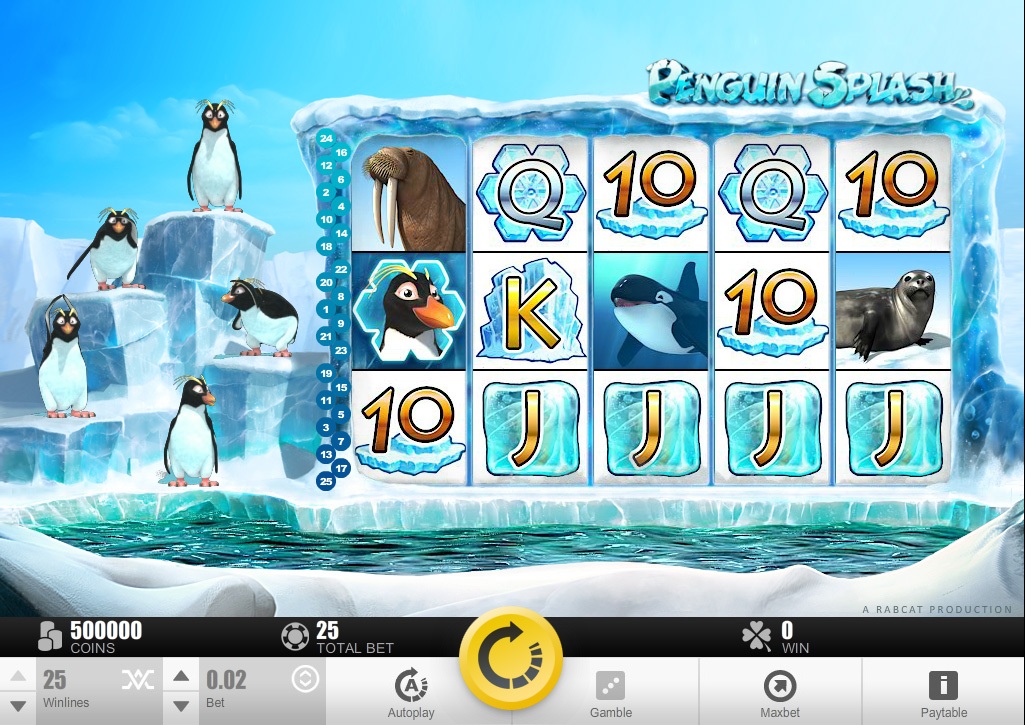Viewport: 1025px width, 725px height.
Task: Highlight winline marker number 18
Action: coord(326,246)
